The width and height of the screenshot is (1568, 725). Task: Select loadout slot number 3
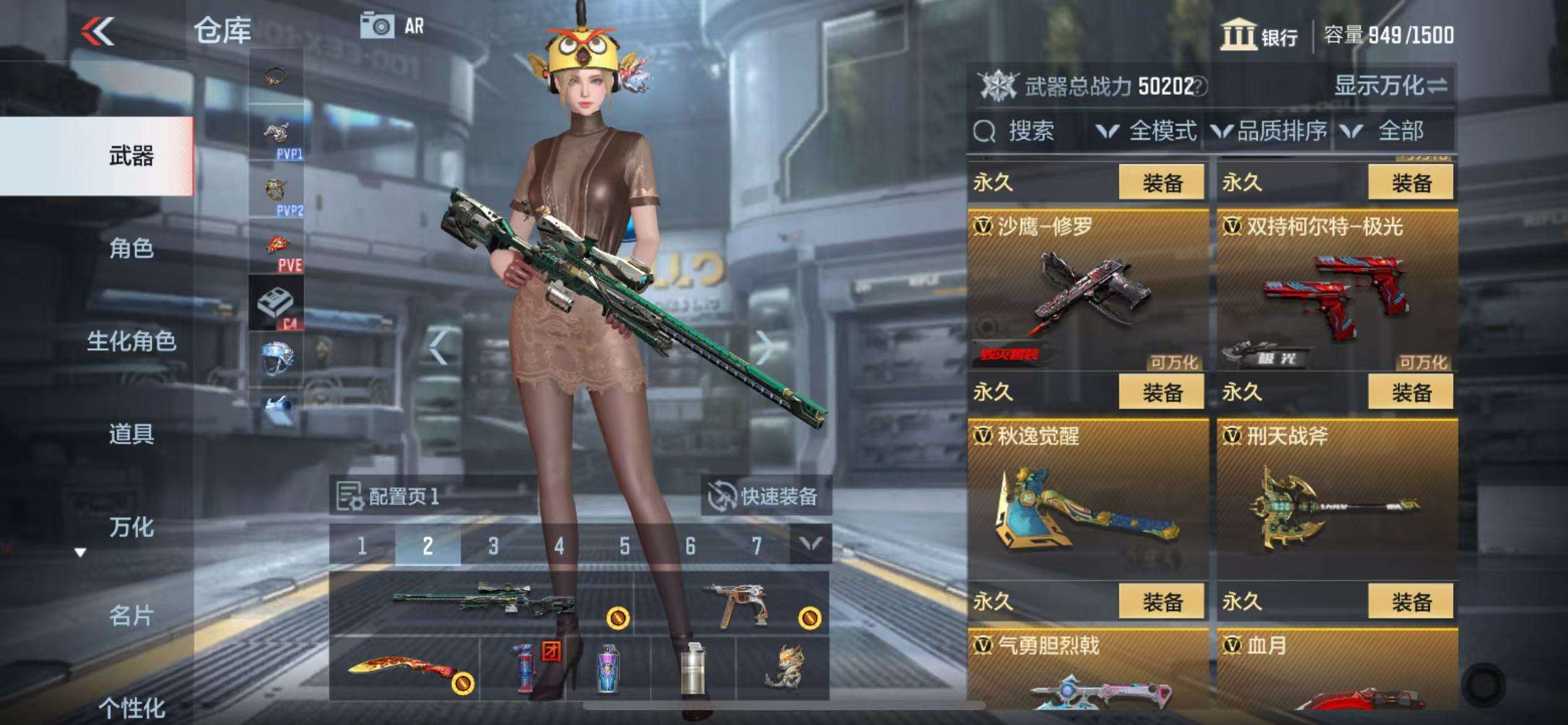[x=493, y=546]
